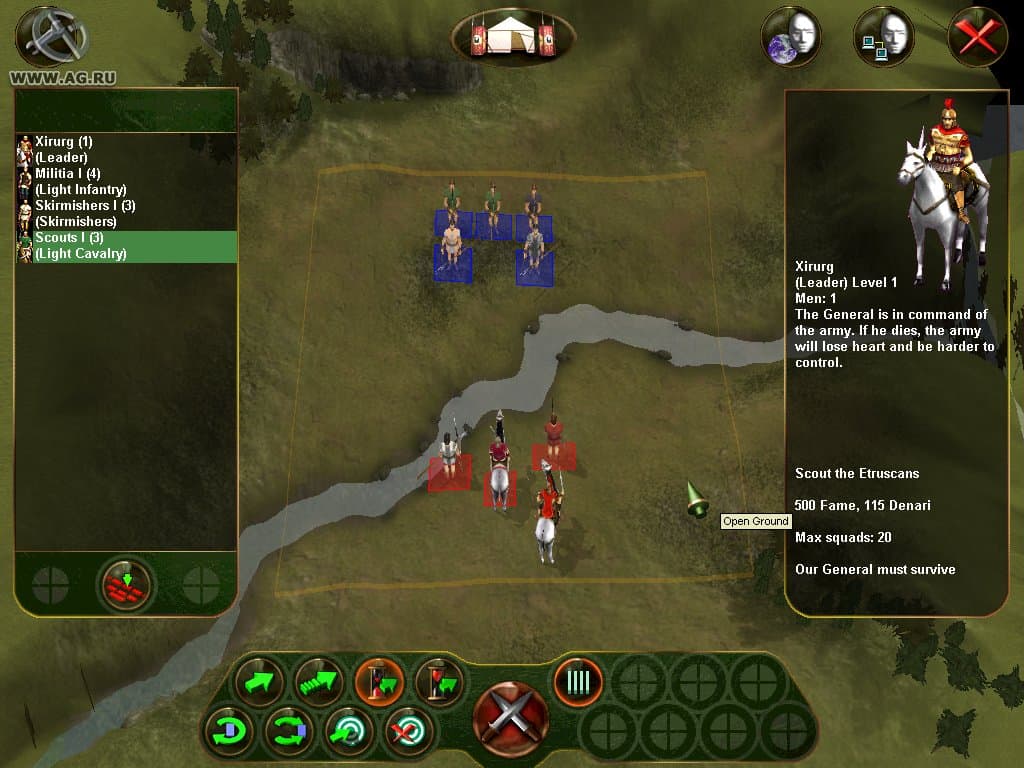Start the battle with crossed swords button

click(511, 718)
